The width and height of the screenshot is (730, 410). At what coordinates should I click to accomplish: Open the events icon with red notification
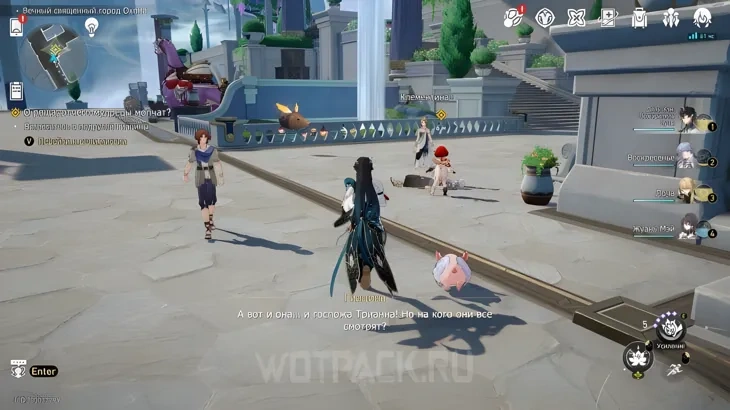[x=513, y=17]
